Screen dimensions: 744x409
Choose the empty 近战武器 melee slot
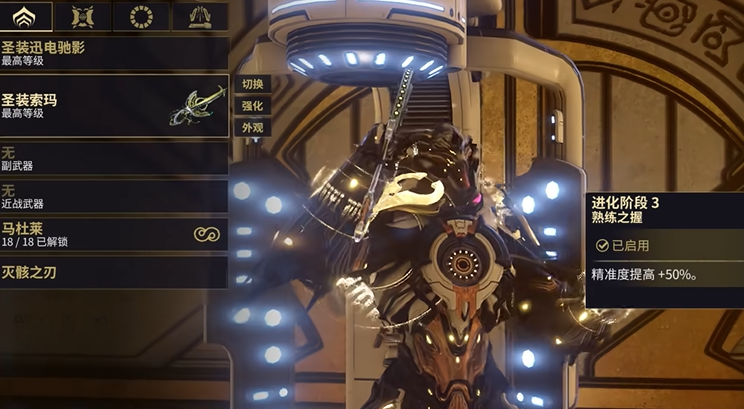pos(114,196)
